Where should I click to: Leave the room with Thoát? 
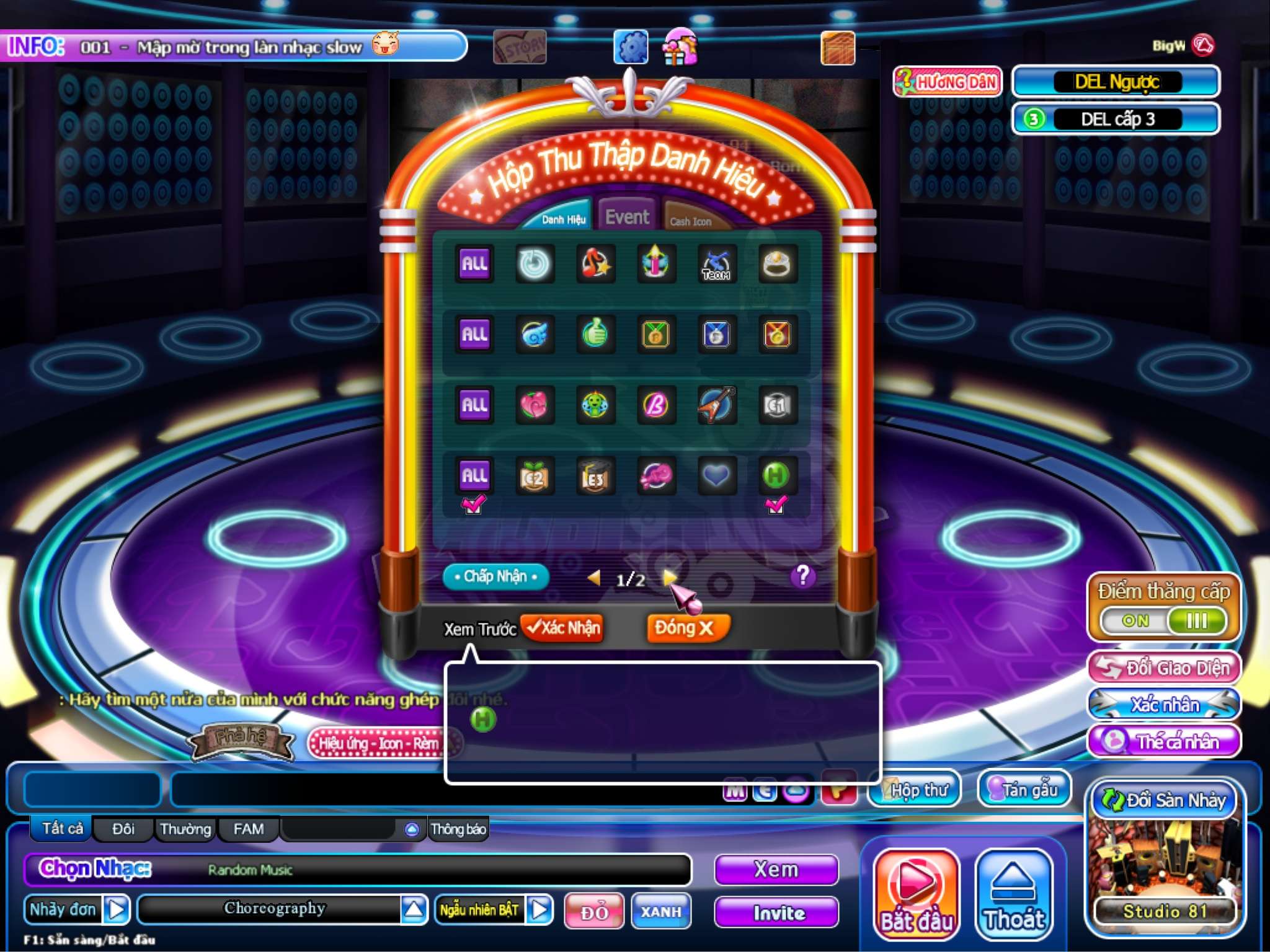click(1014, 894)
